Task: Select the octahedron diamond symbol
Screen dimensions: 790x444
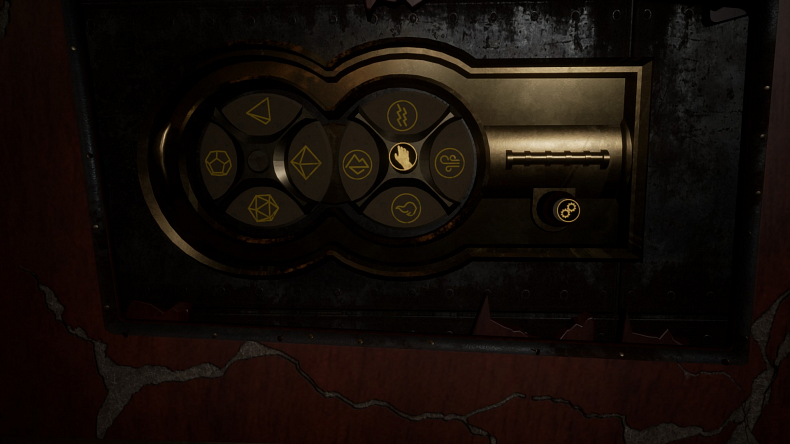Action: (304, 161)
